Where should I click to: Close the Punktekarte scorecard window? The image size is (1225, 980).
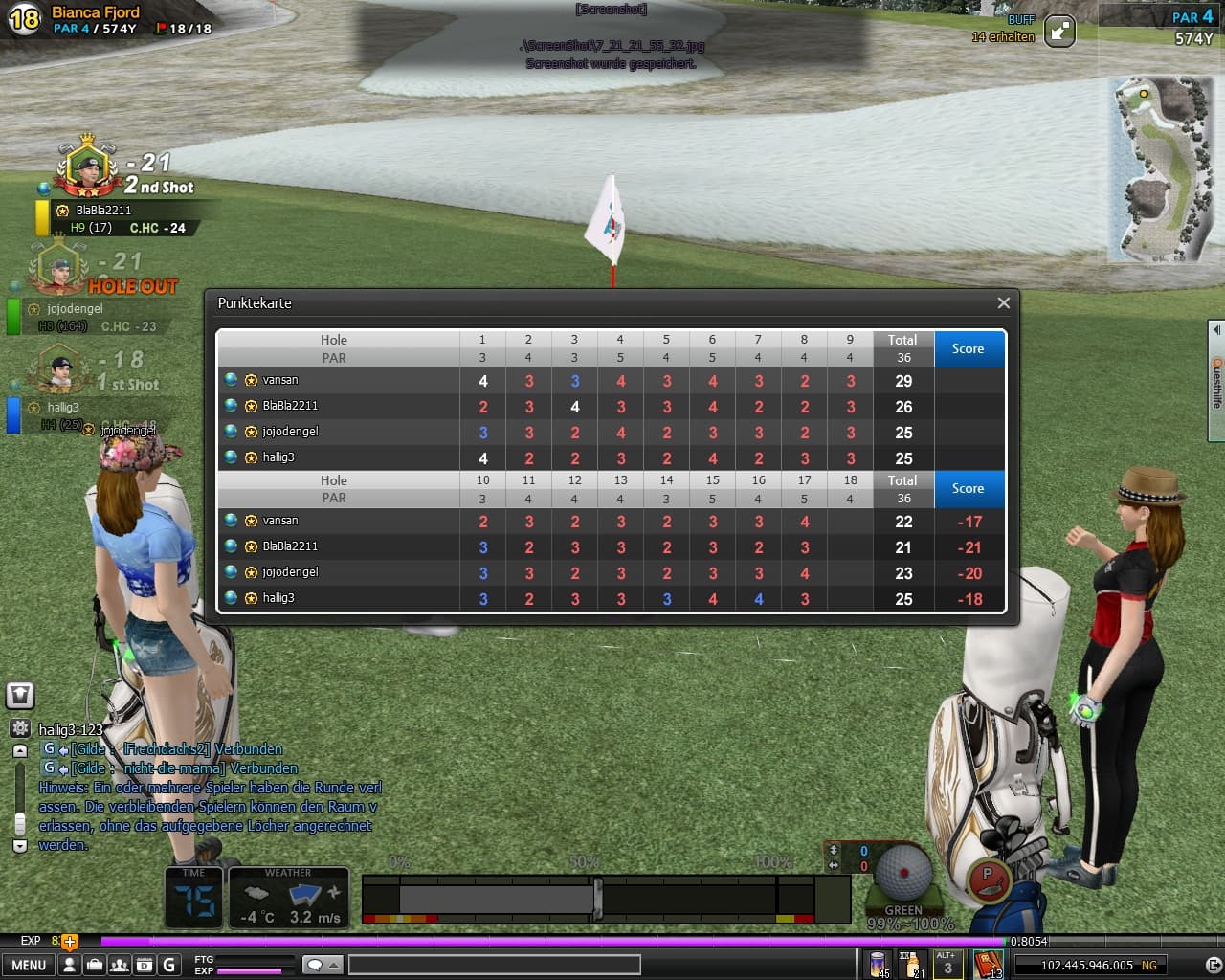[1003, 303]
